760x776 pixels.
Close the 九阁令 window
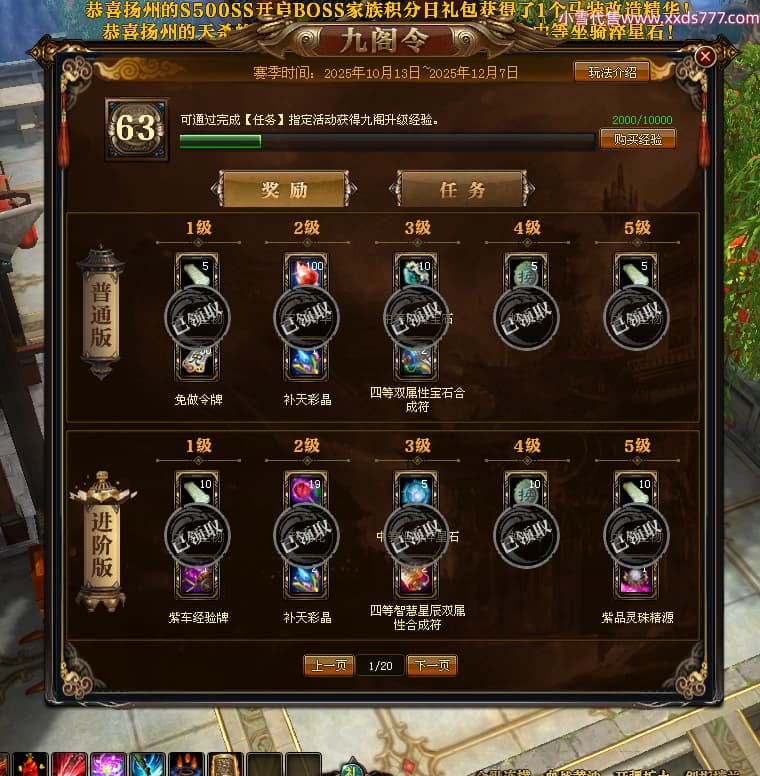(x=705, y=57)
